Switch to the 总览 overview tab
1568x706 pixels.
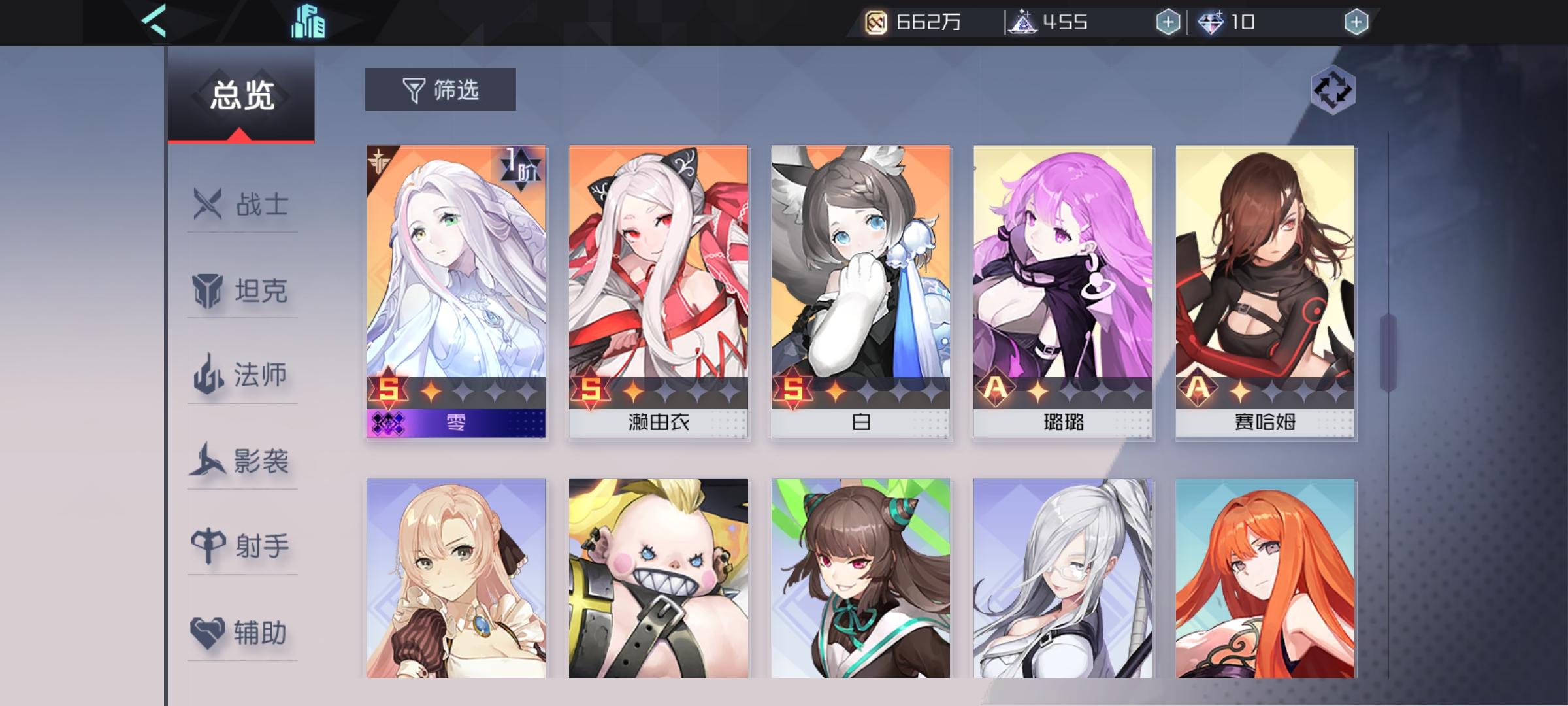click(x=240, y=93)
